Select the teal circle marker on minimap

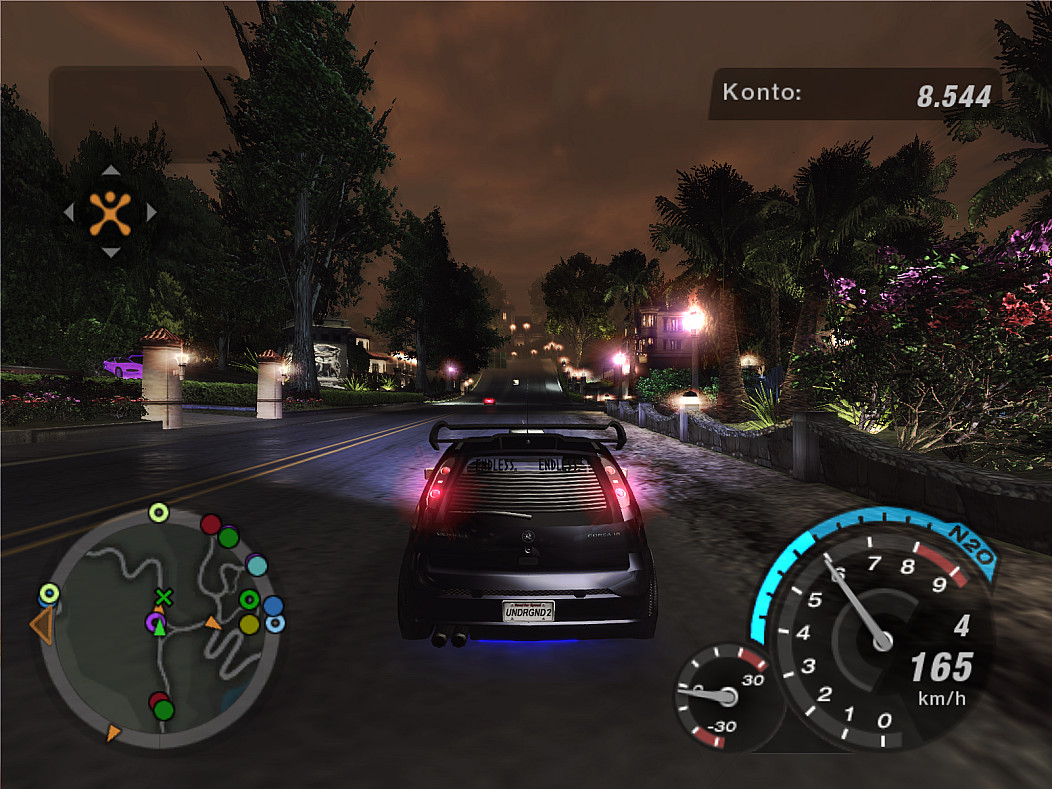click(257, 565)
